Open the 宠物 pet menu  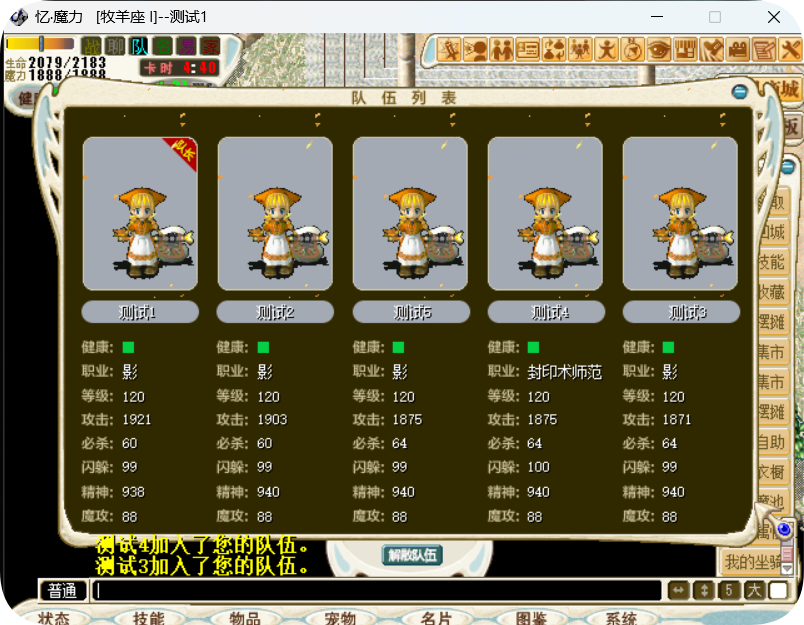pyautogui.click(x=341, y=618)
